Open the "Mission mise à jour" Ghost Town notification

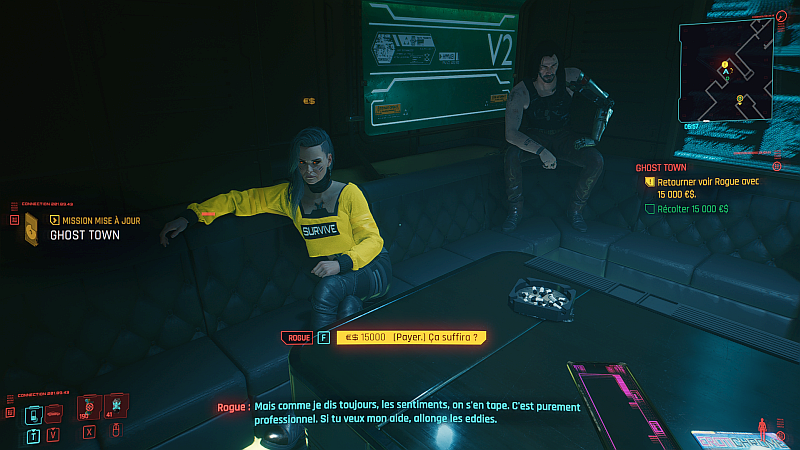click(85, 228)
